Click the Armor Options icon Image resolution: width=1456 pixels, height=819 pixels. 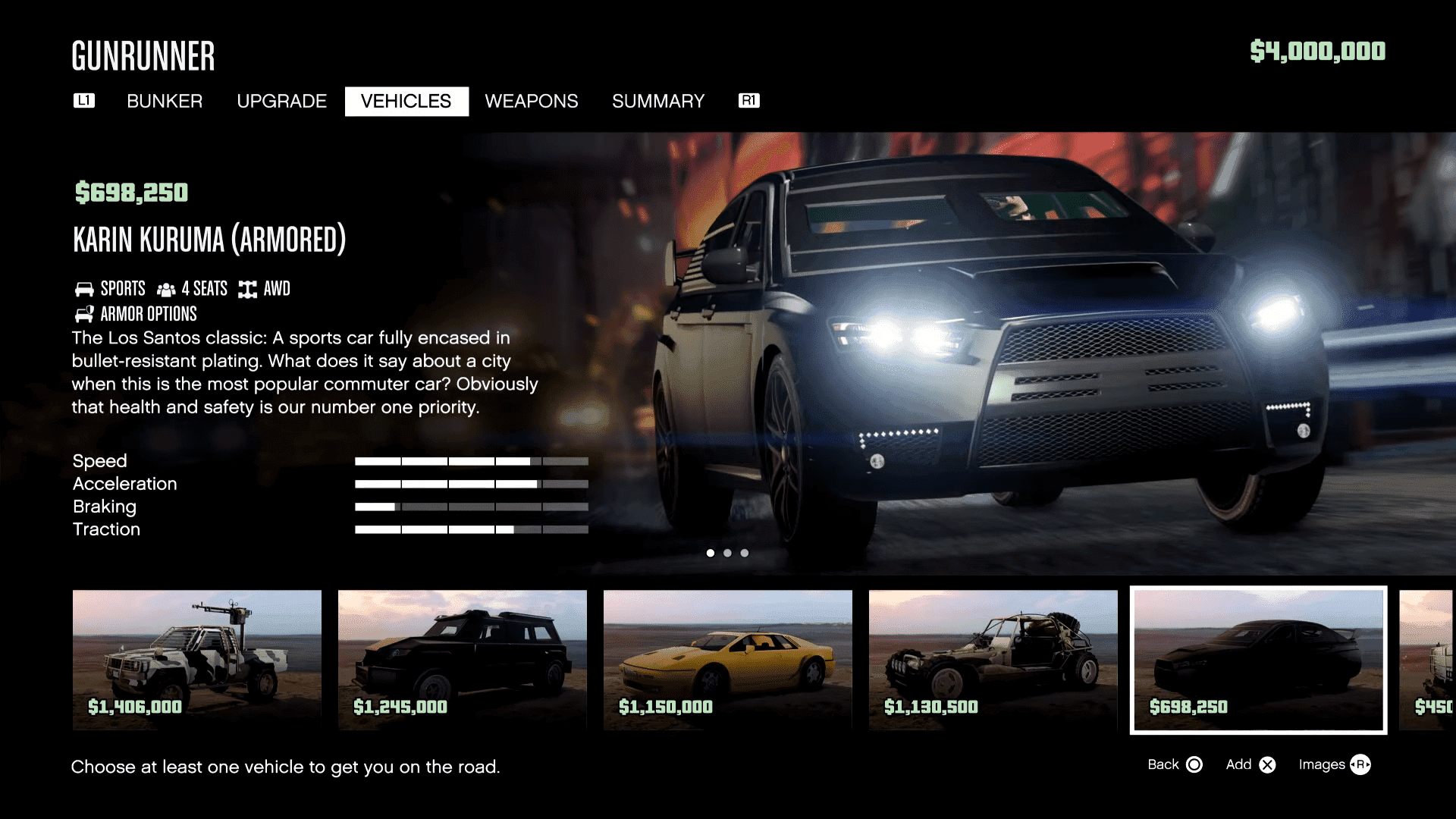83,314
